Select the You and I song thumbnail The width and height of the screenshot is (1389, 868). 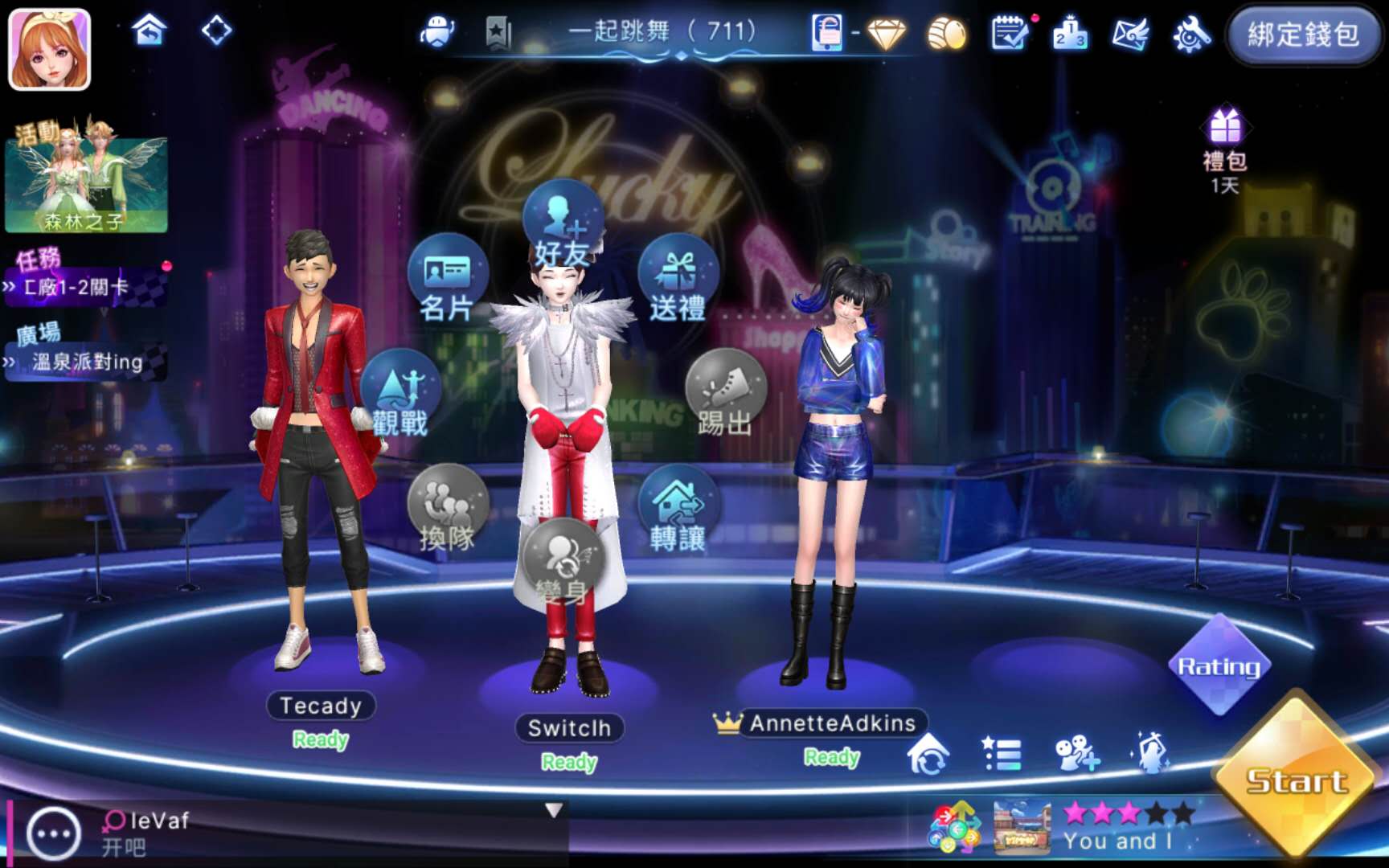(x=1021, y=826)
